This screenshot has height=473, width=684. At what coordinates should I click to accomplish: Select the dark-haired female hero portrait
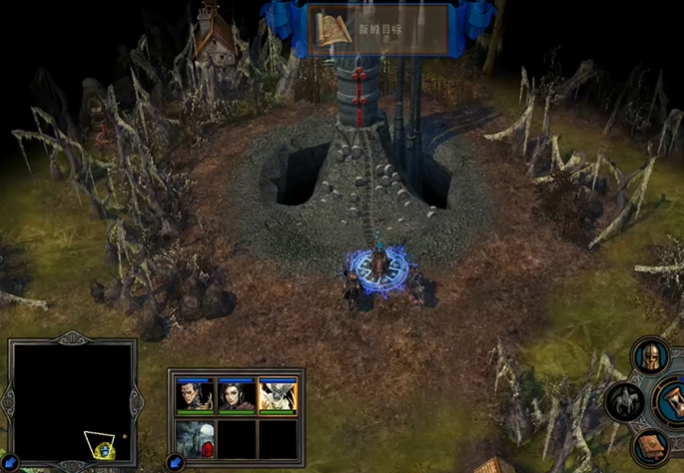pyautogui.click(x=236, y=397)
